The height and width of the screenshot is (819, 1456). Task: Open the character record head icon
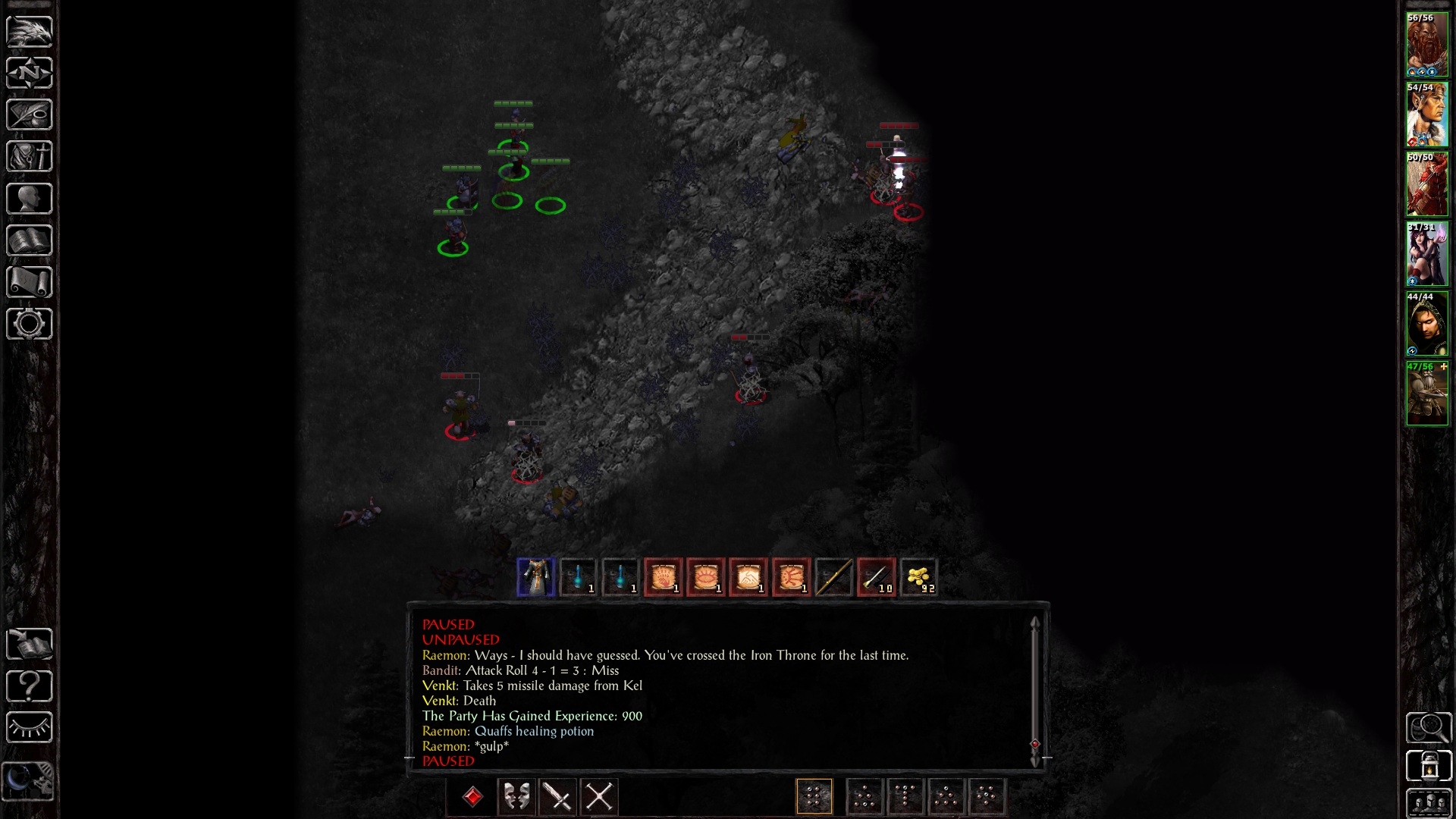[29, 199]
